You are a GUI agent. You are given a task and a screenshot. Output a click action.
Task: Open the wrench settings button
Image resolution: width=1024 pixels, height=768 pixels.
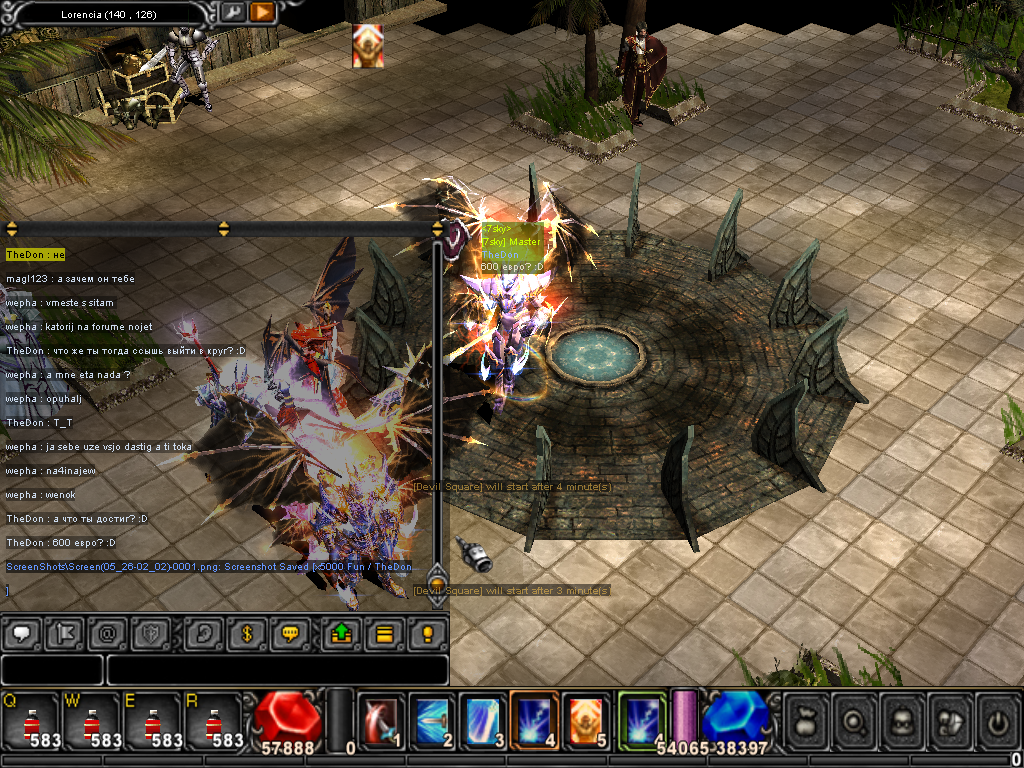click(232, 12)
